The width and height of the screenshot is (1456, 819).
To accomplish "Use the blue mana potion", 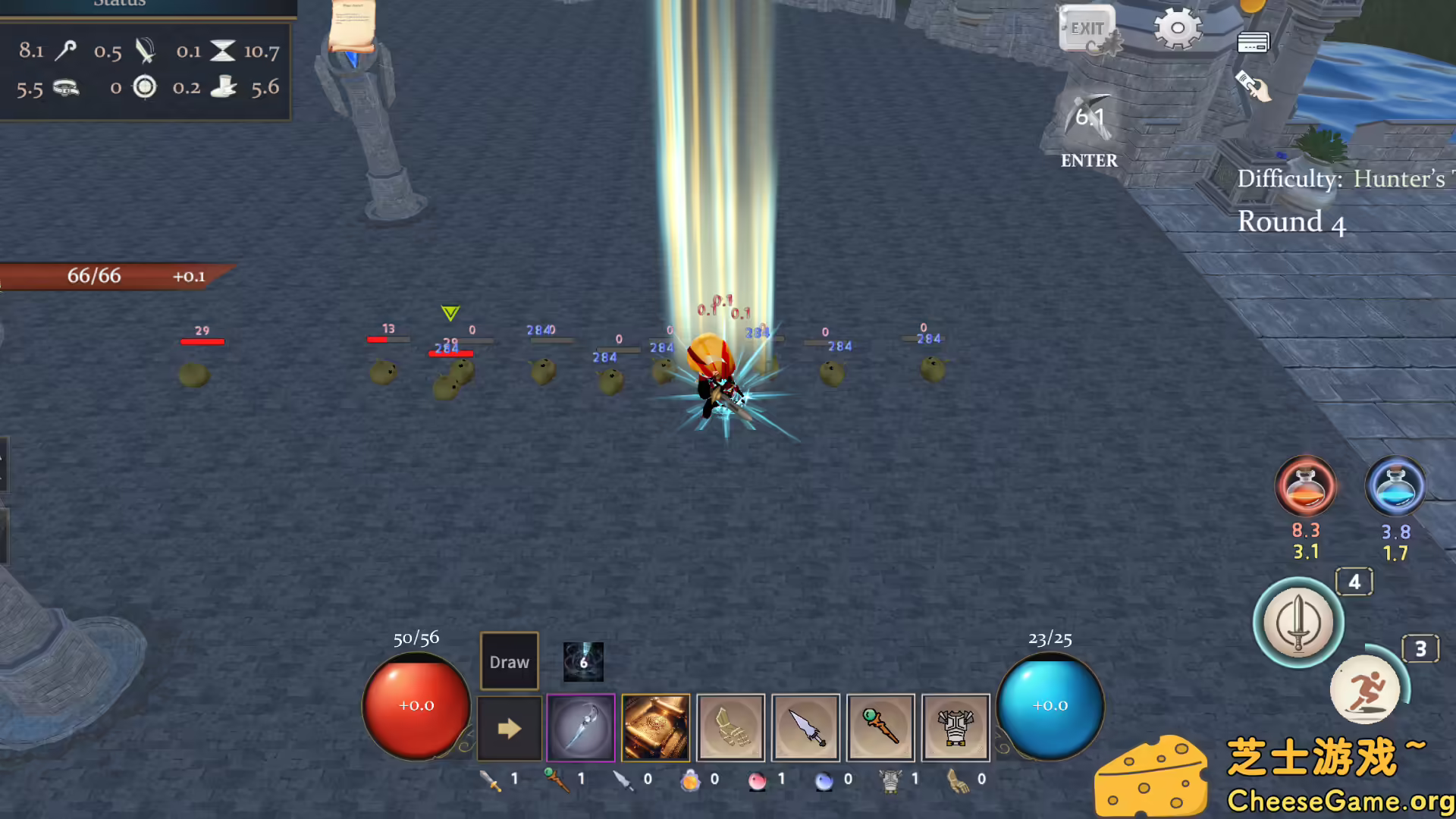I will click(1396, 486).
